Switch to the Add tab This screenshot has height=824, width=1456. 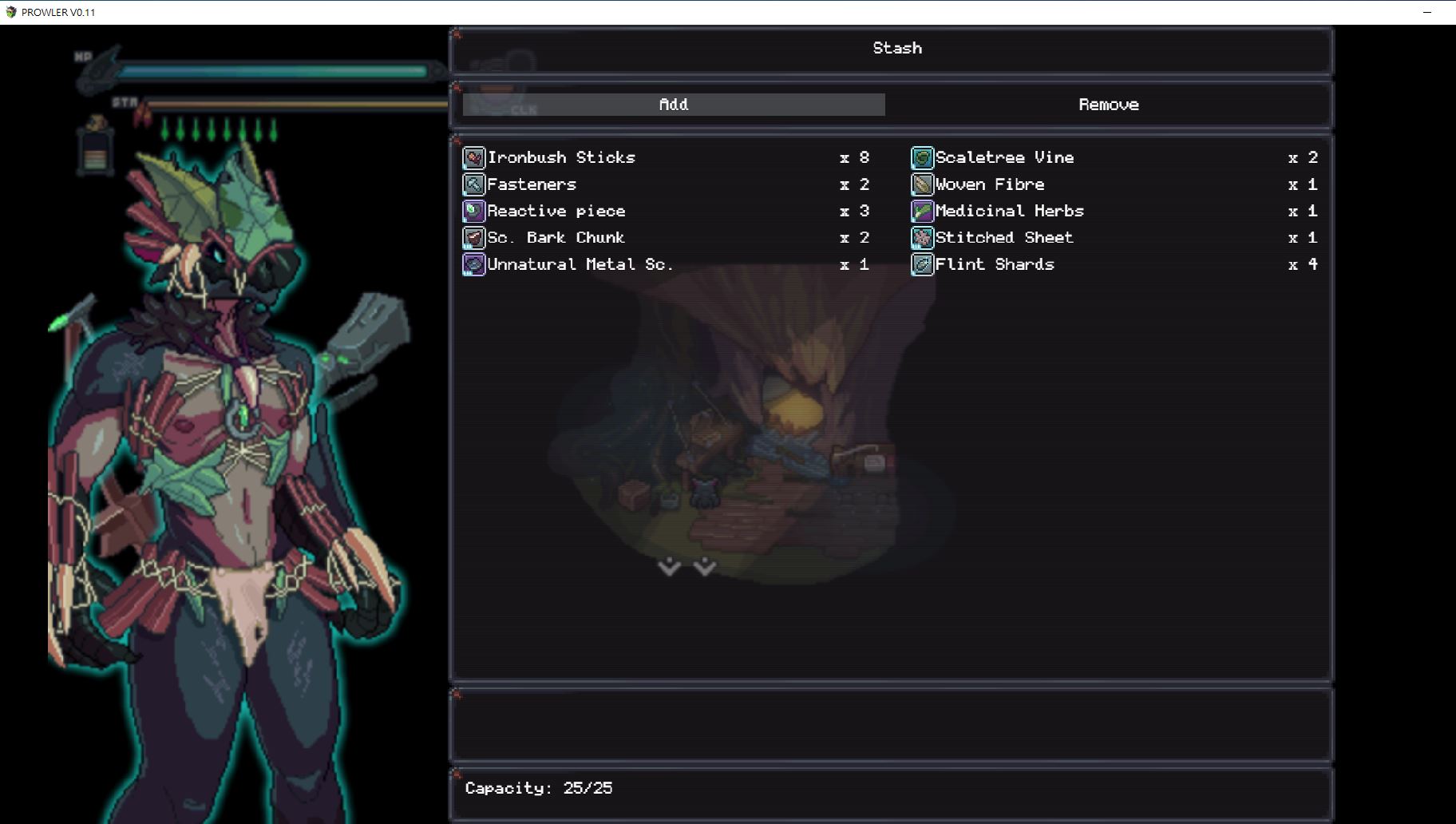tap(674, 105)
